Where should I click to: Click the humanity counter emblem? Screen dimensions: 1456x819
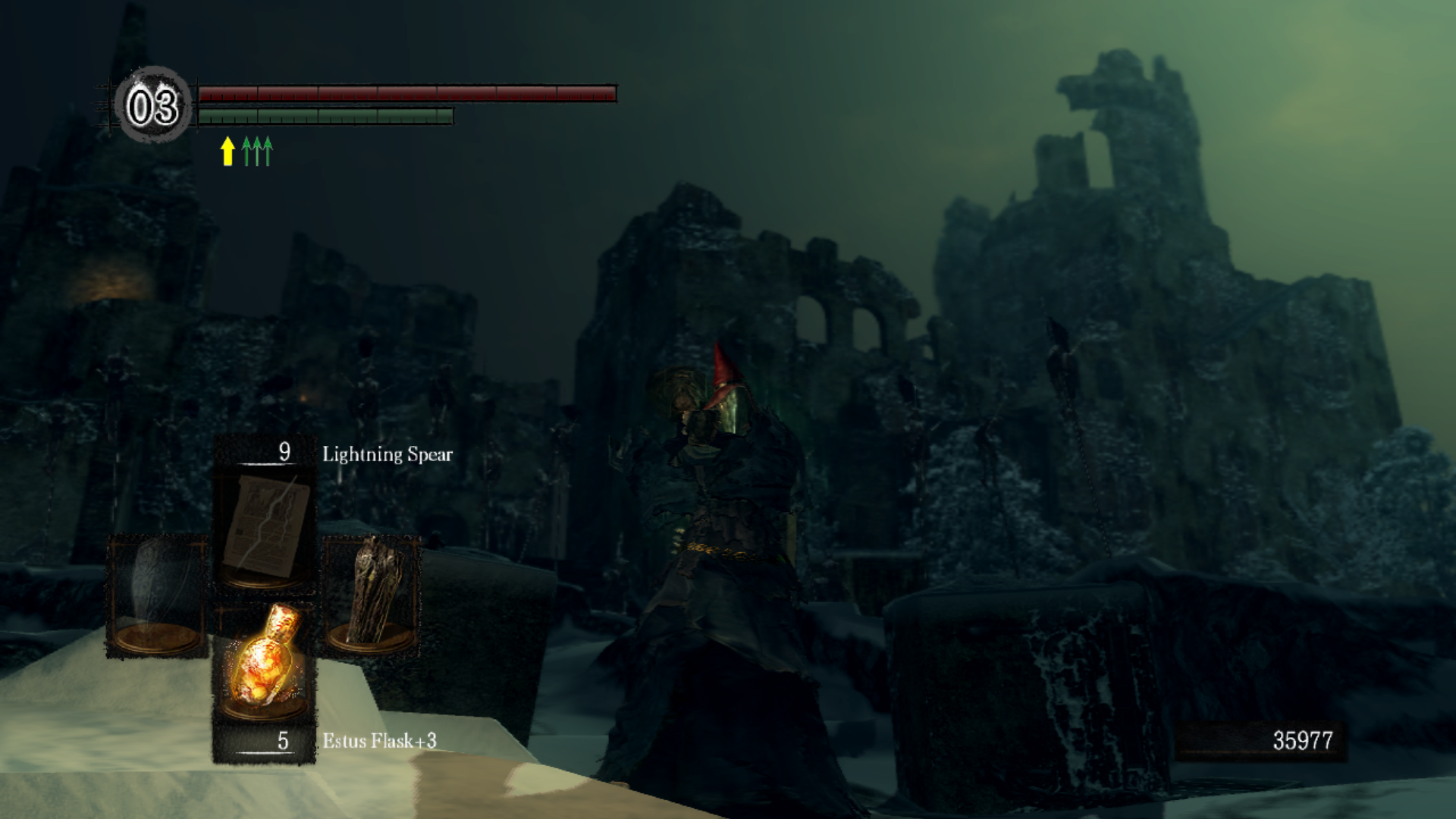pos(152,106)
